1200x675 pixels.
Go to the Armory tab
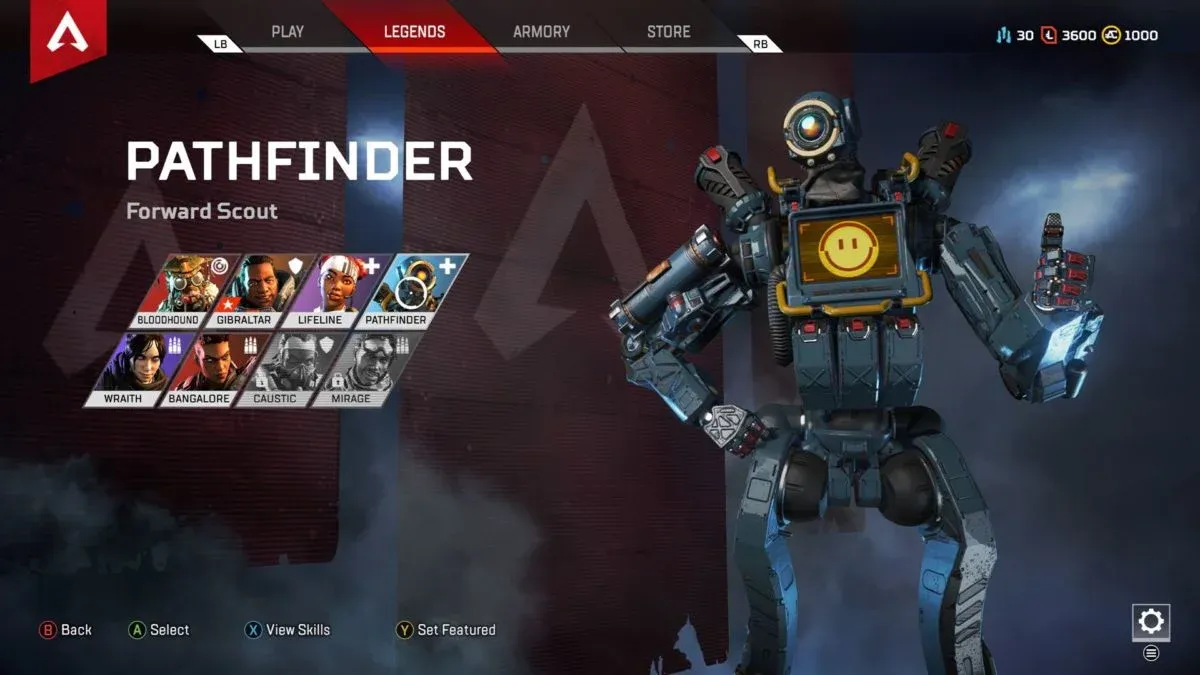[x=541, y=32]
